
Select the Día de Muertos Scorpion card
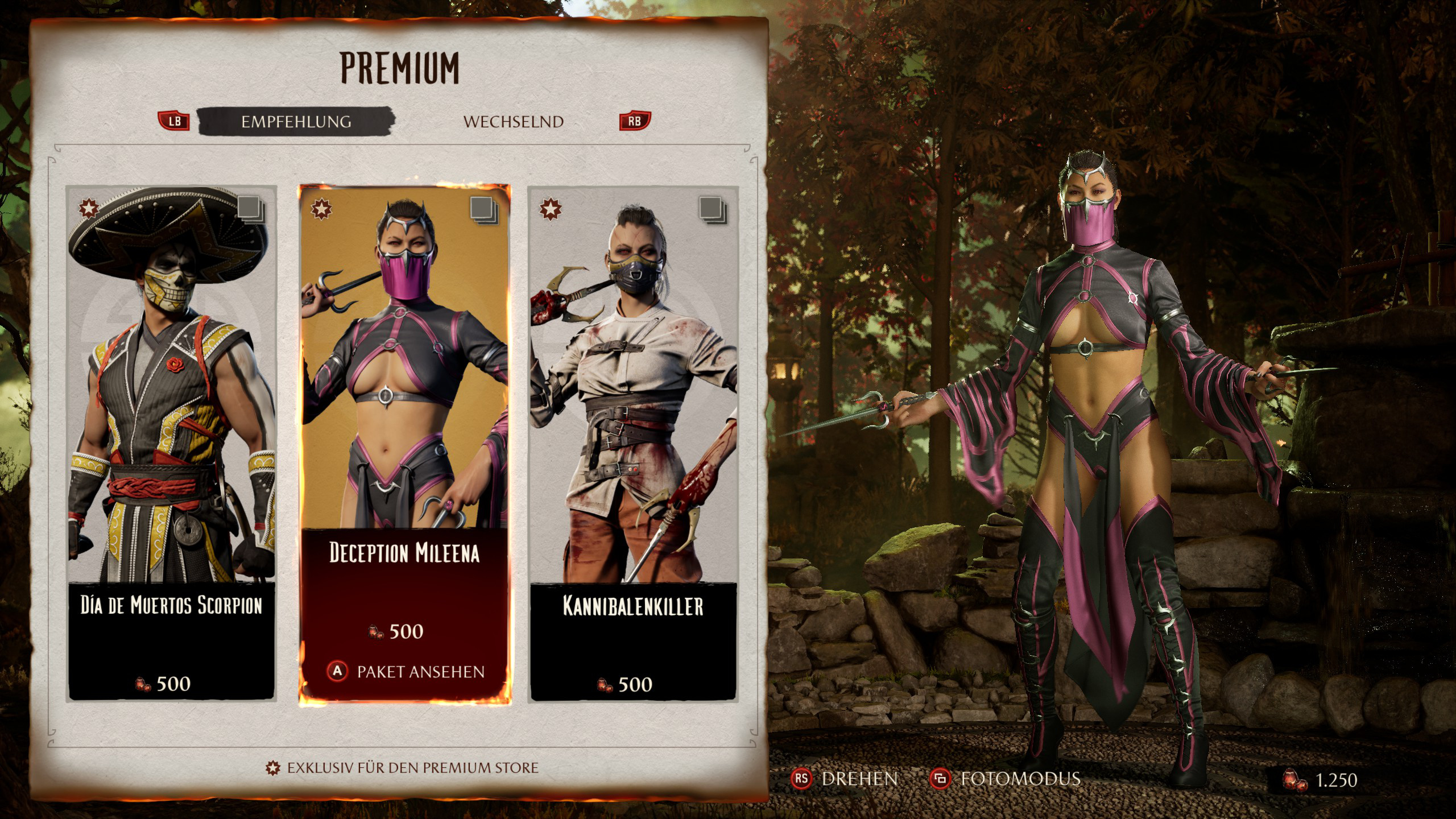pos(171,444)
